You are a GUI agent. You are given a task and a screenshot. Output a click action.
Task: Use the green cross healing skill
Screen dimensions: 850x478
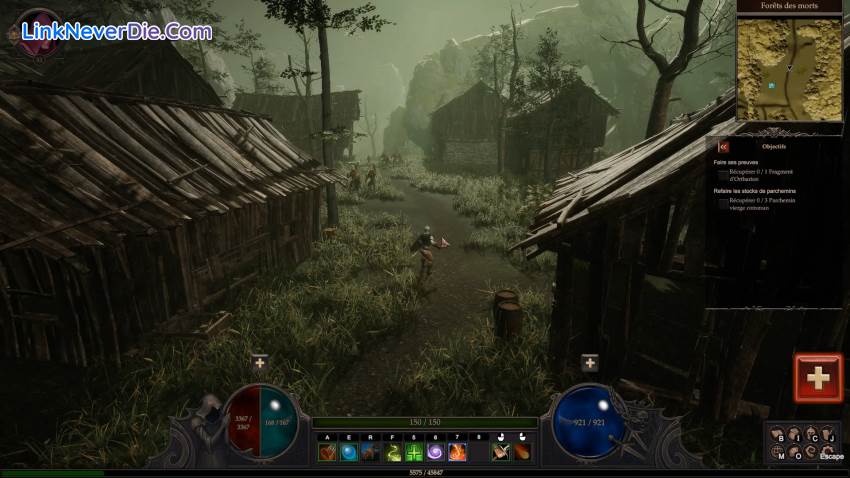[x=414, y=453]
